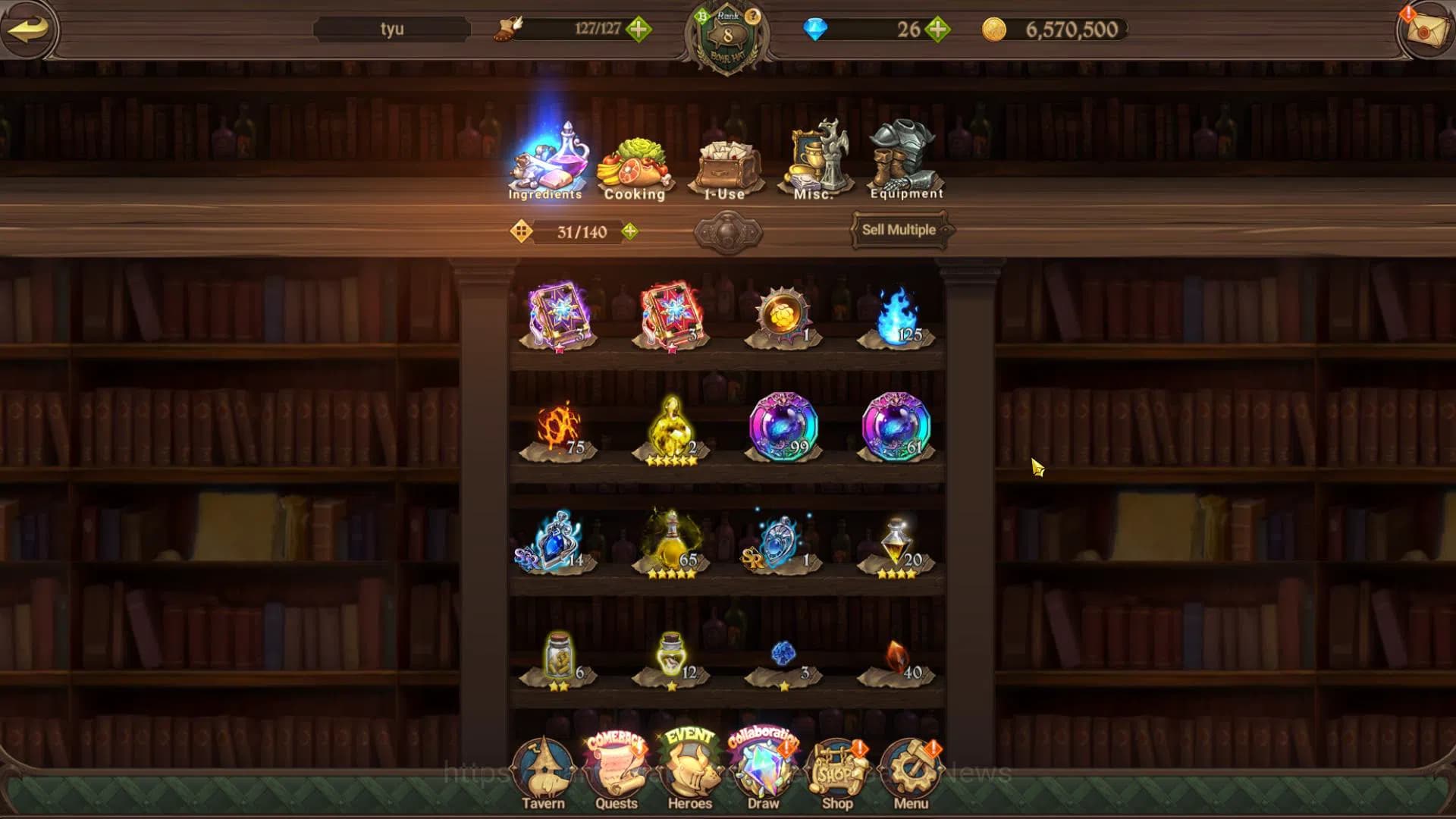
Task: Open the Heroes menu
Action: (x=689, y=775)
